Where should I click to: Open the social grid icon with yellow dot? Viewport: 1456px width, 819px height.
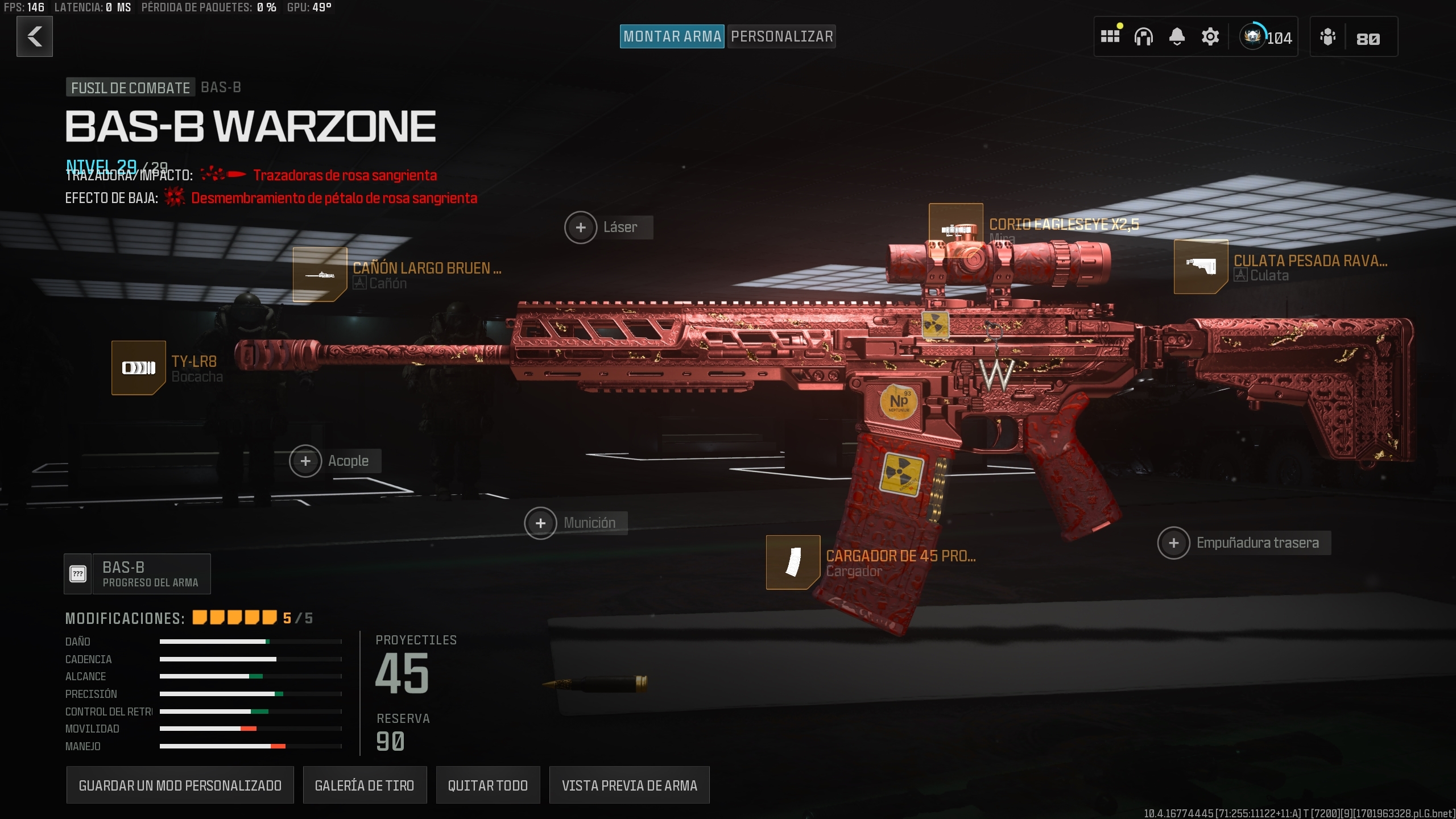1110,36
